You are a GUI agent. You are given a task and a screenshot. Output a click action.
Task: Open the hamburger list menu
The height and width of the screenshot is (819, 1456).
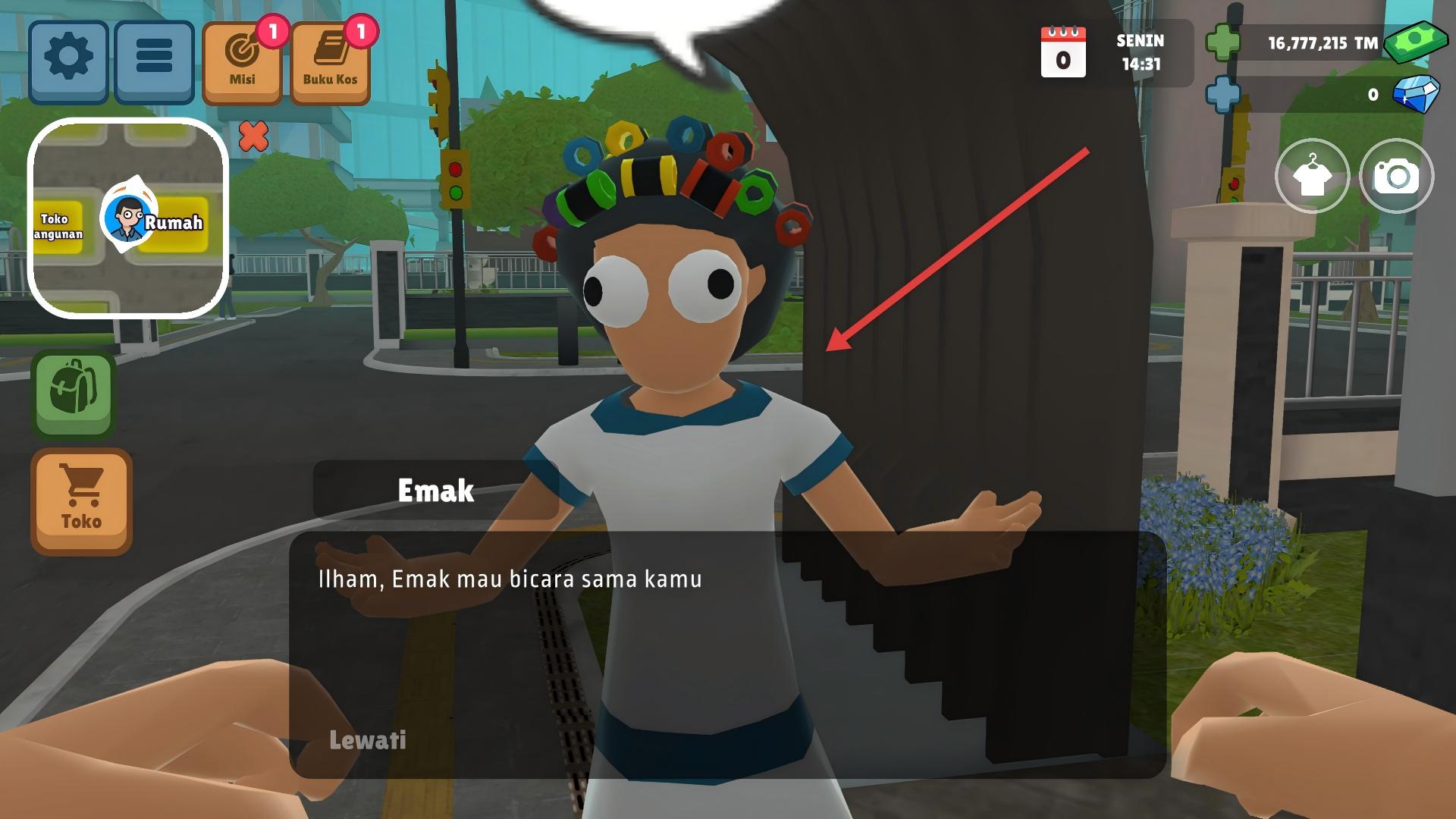pos(154,61)
